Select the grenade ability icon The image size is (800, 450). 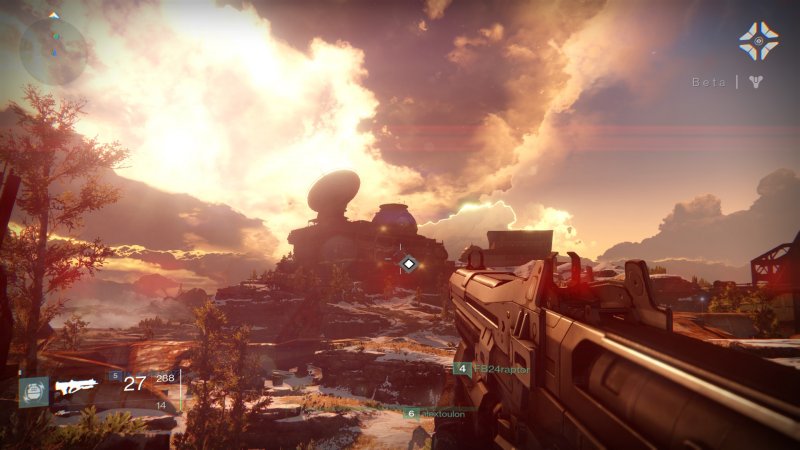[x=33, y=390]
